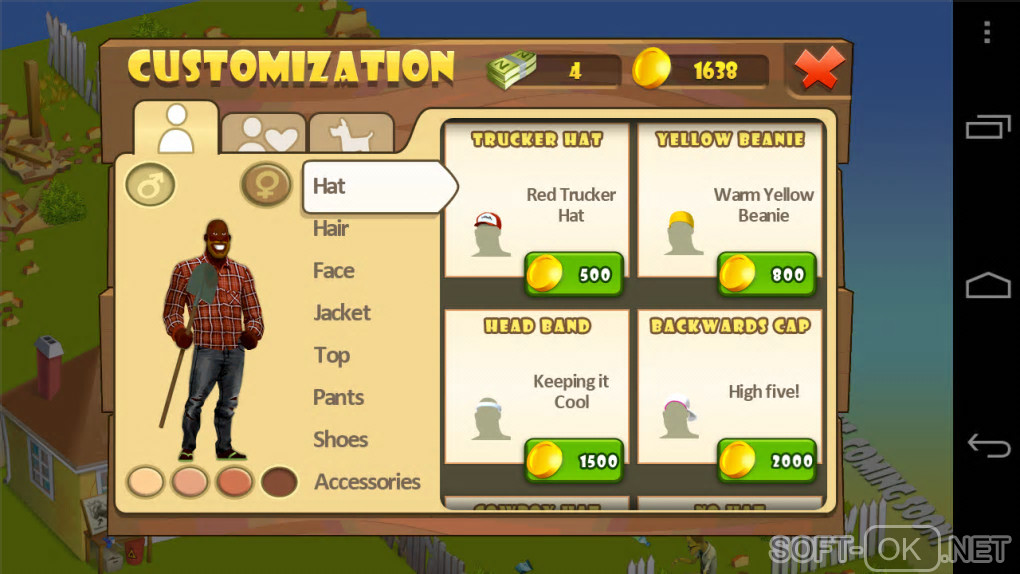
Task: Open the Pants category
Action: pyautogui.click(x=338, y=397)
